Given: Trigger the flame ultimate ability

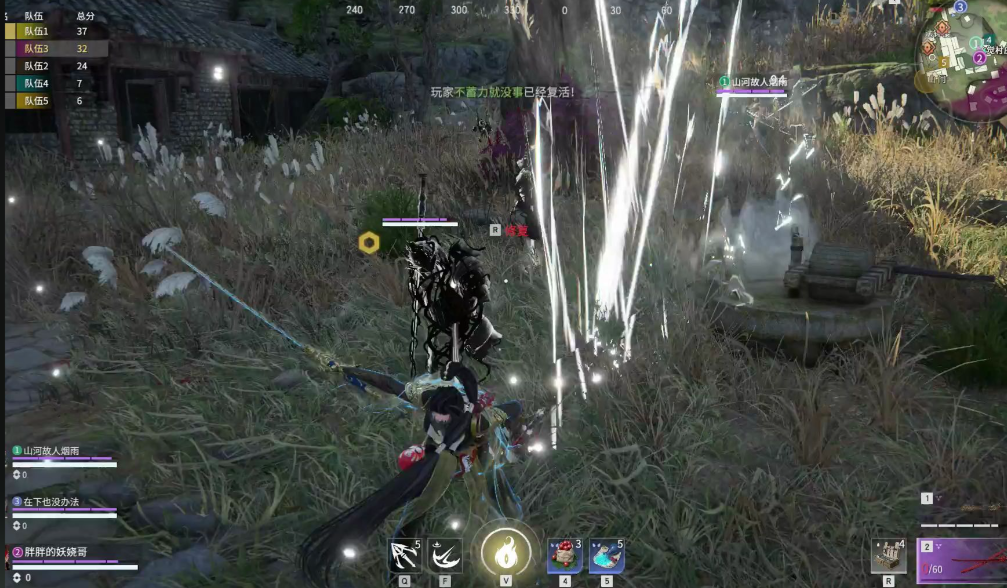Looking at the screenshot, I should [505, 552].
